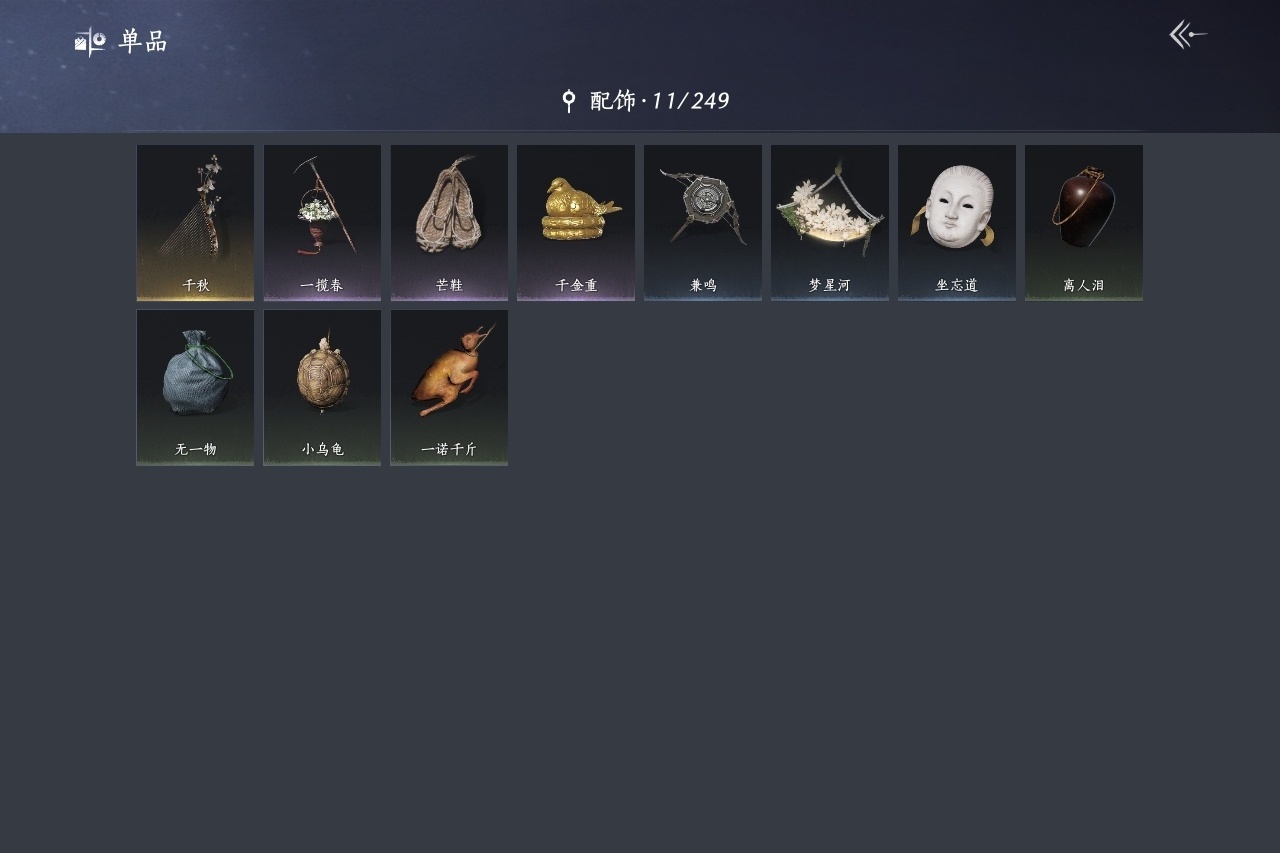Image resolution: width=1280 pixels, height=853 pixels.
Task: Select the 芒鞋 straw sandals item
Action: point(449,222)
